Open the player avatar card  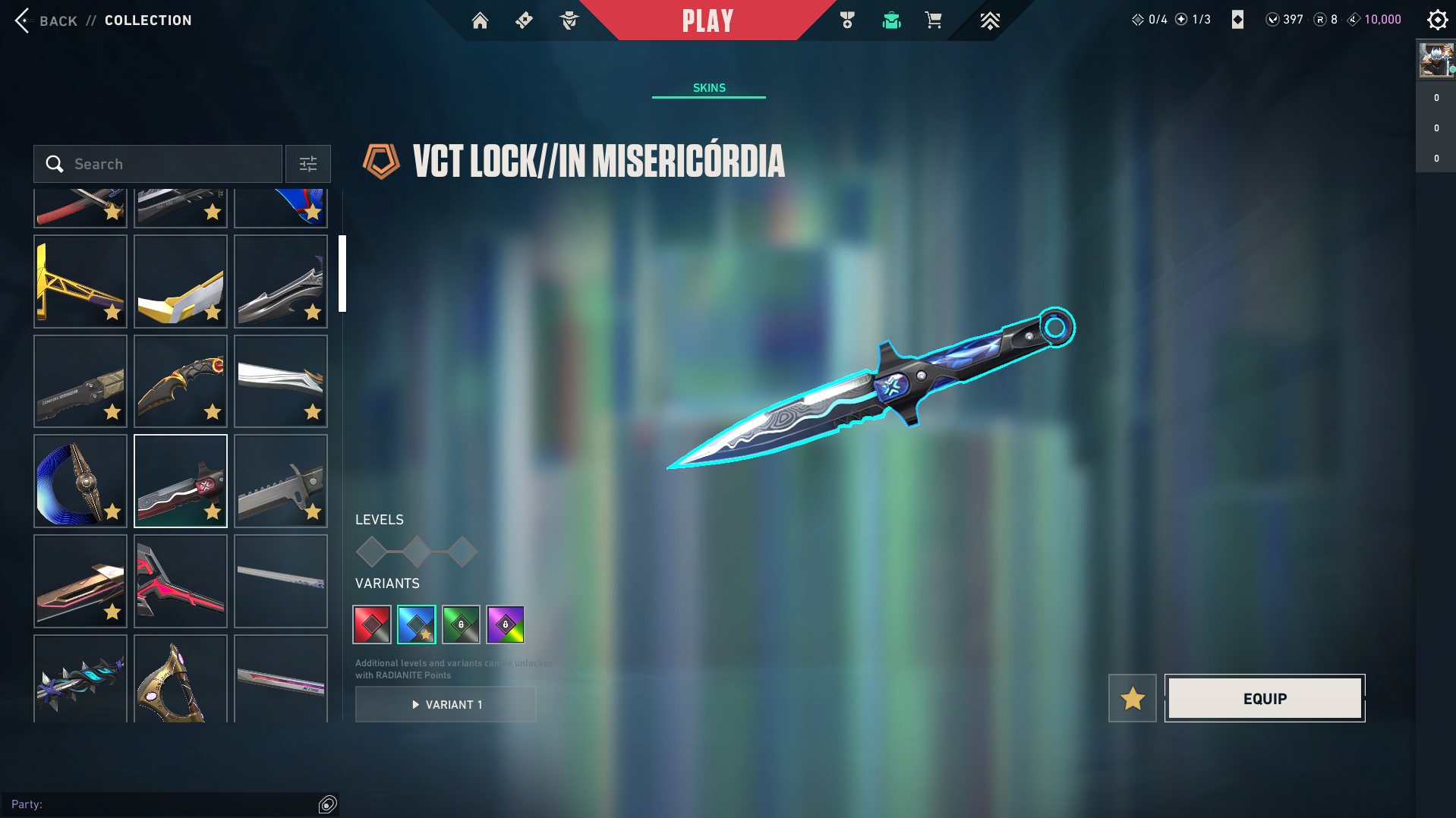point(1436,60)
